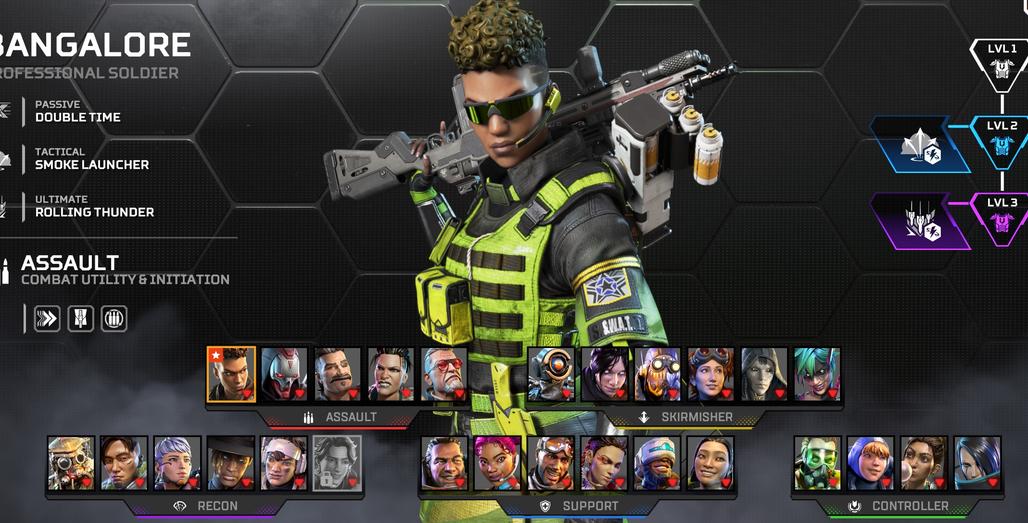Viewport: 1028px width, 523px height.
Task: Select pink-haired Lifeline portrait
Action: coord(498,463)
